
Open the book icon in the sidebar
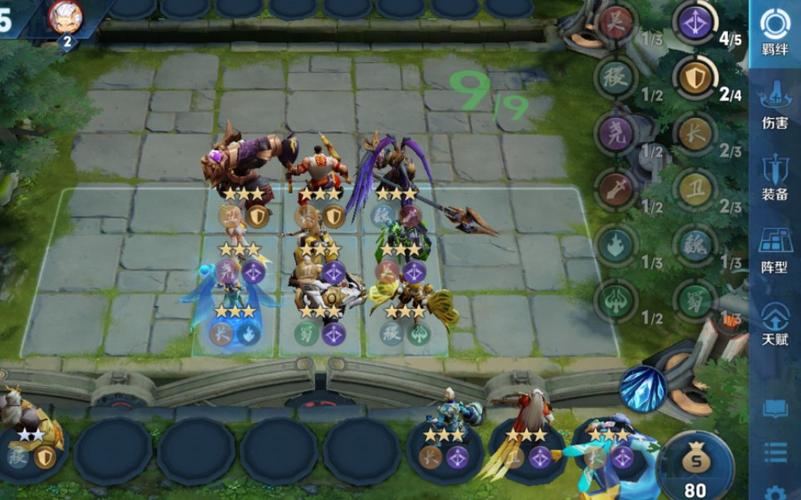pyautogui.click(x=775, y=408)
